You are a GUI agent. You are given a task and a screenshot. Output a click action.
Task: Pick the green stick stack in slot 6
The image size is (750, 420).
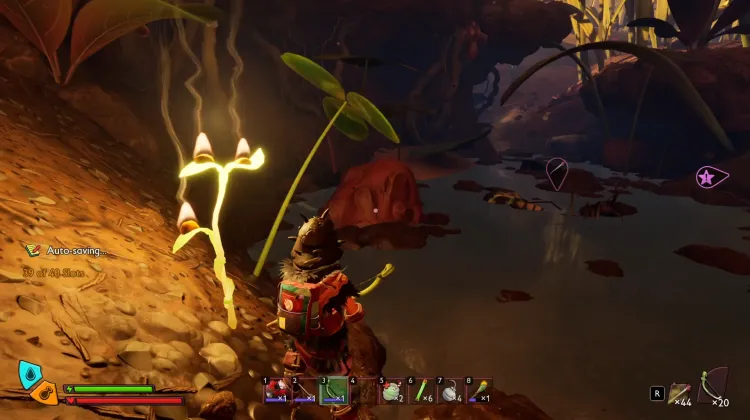point(420,391)
